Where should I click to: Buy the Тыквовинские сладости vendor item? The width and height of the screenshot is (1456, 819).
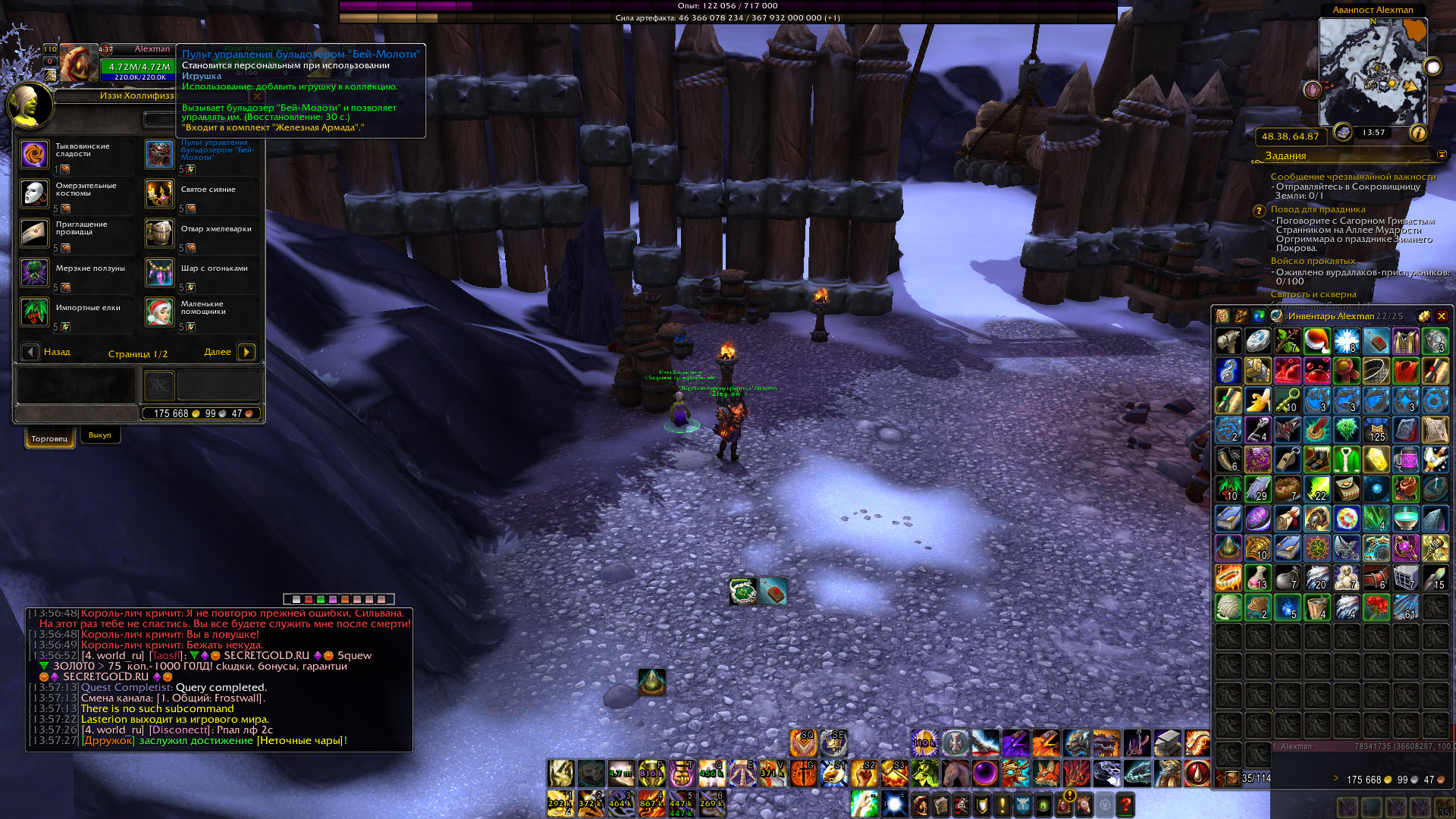click(x=35, y=155)
